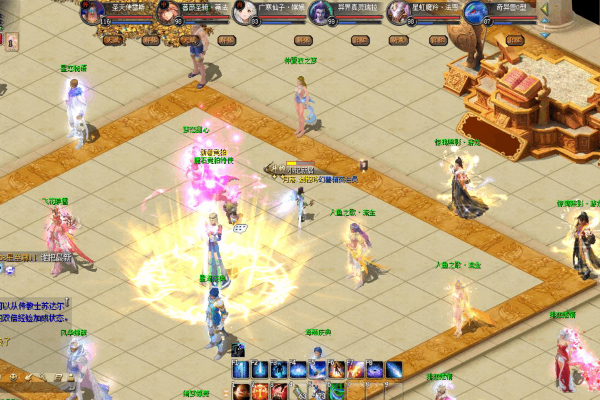This screenshot has height=400, width=600.
Task: Use the item in hotbar slot 1
Action: (241, 390)
